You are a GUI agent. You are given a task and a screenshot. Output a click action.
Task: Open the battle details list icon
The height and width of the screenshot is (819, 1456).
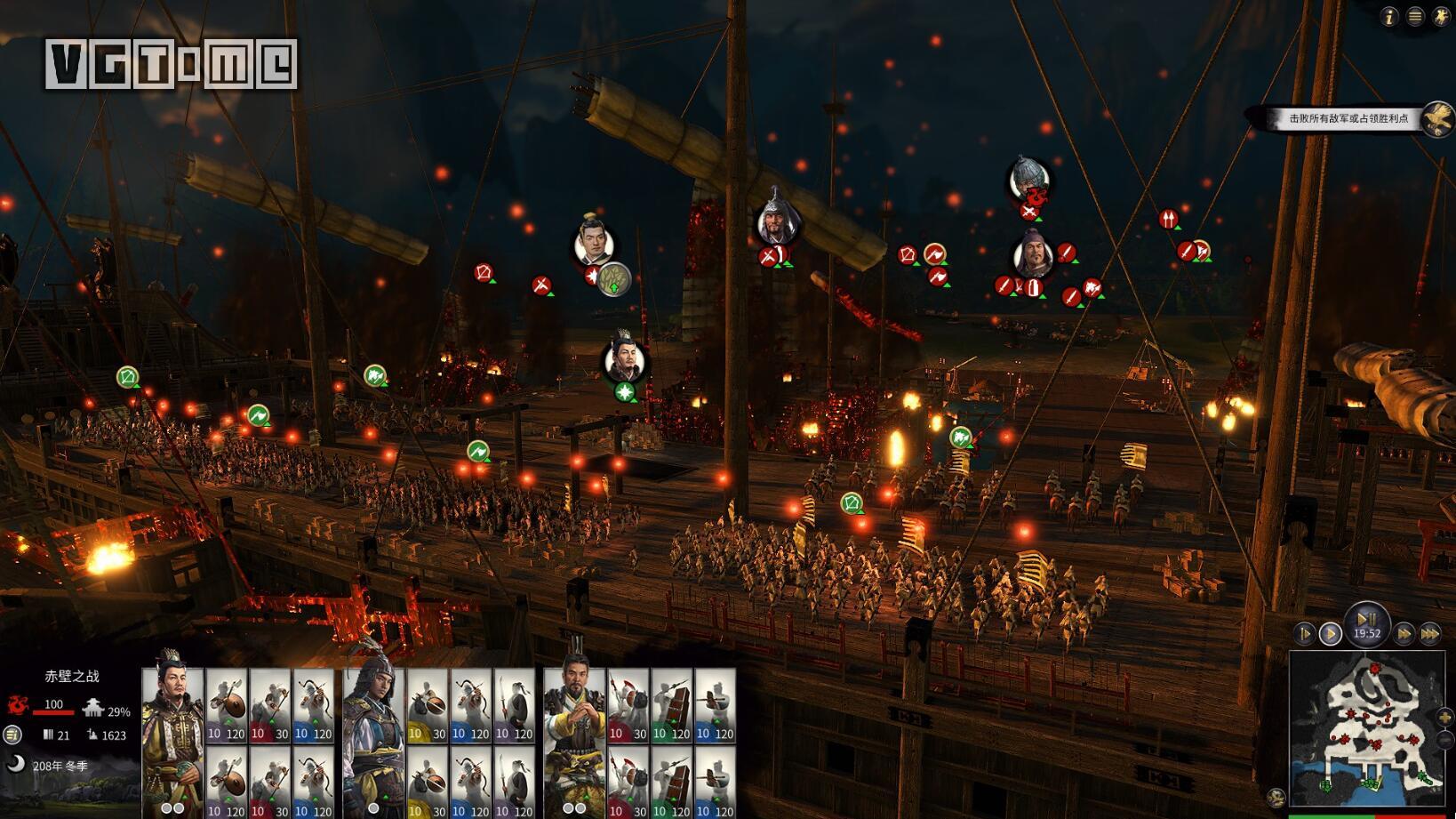[x=12, y=735]
